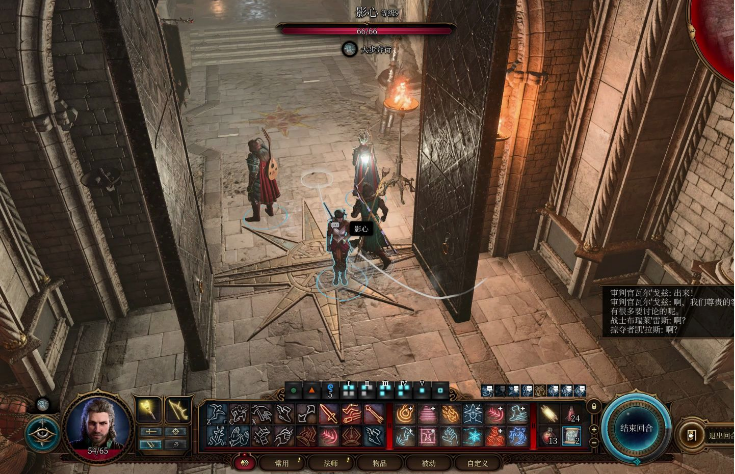Select the 自定义 custom hotbar tab
735x474 pixels.
tap(478, 463)
